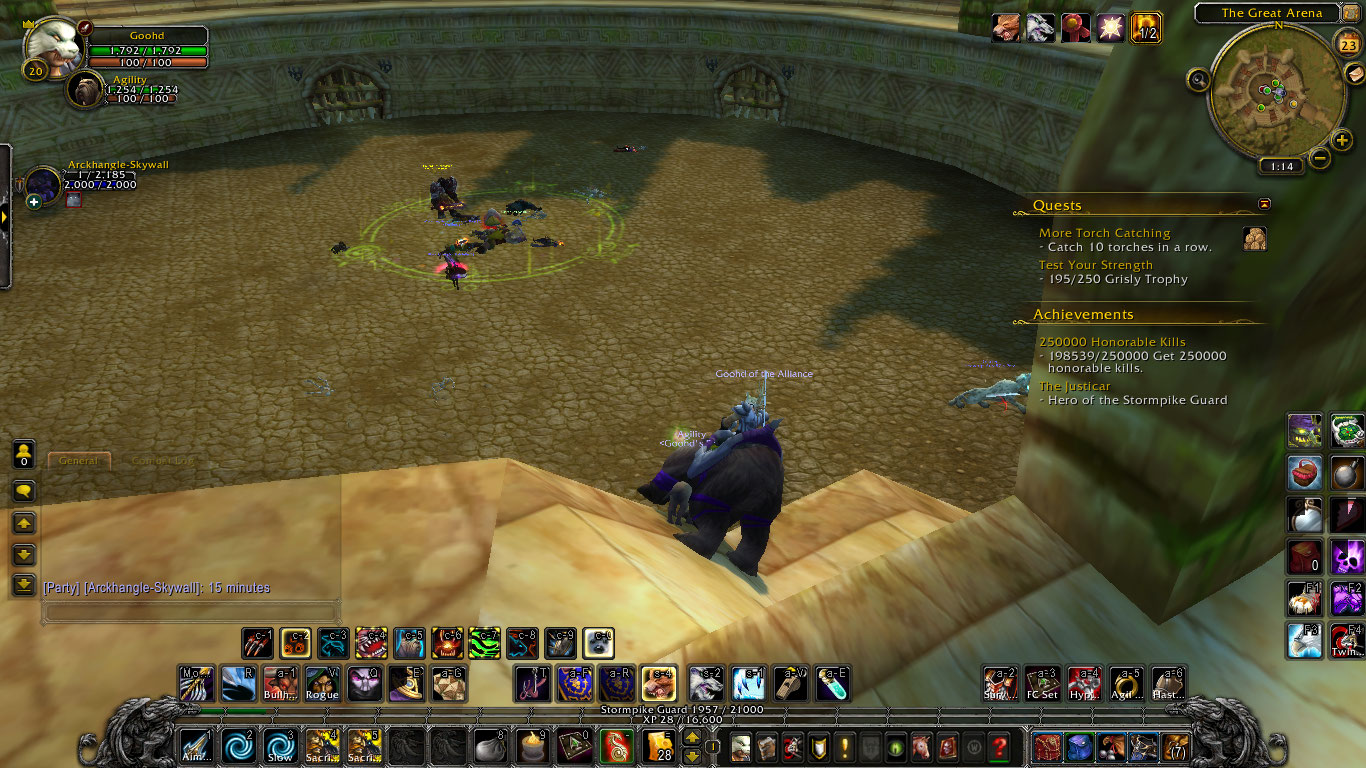Use the Rogue macro button
The image size is (1366, 768).
pos(322,684)
